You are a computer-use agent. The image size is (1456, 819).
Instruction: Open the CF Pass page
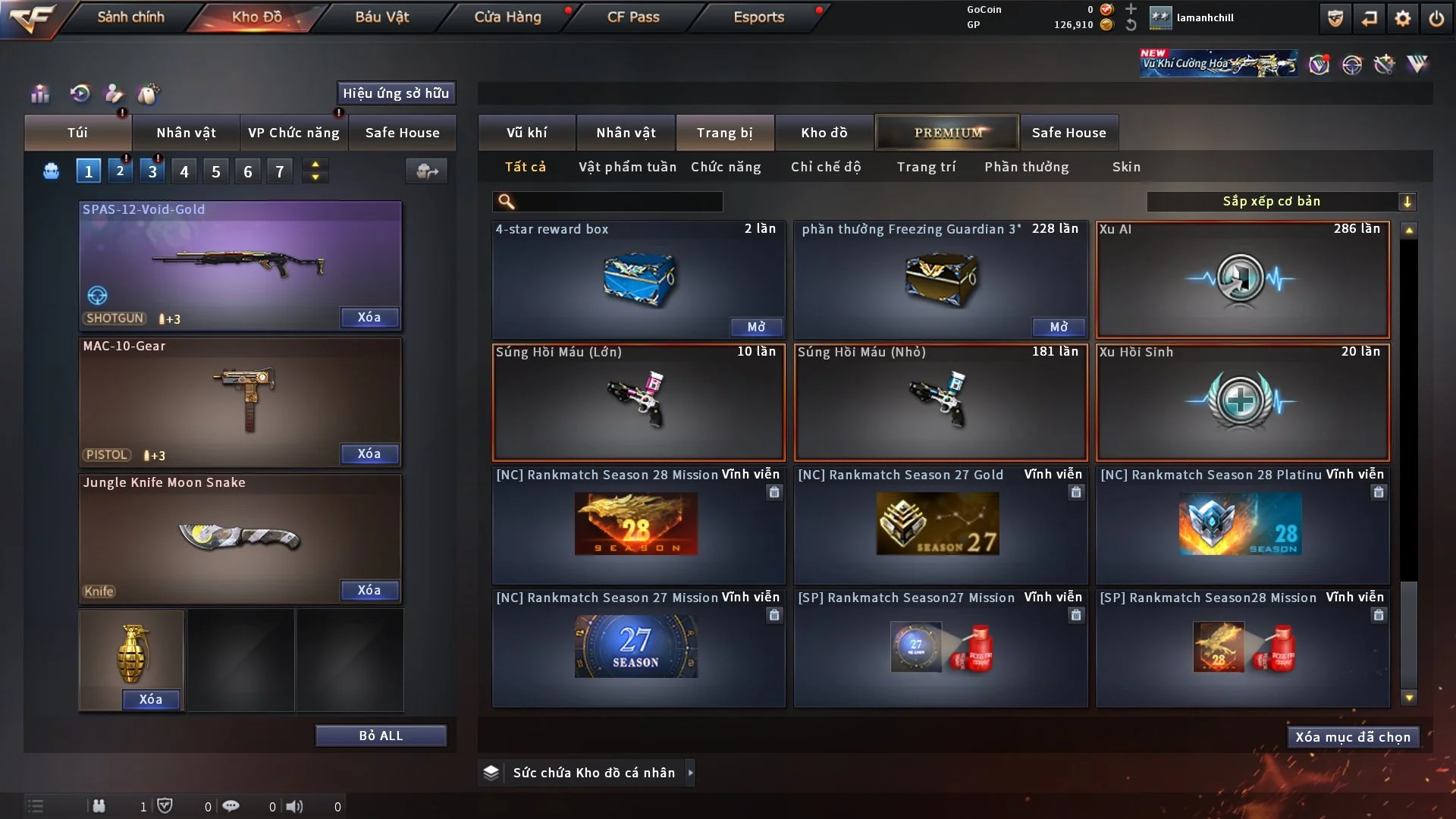click(x=633, y=17)
